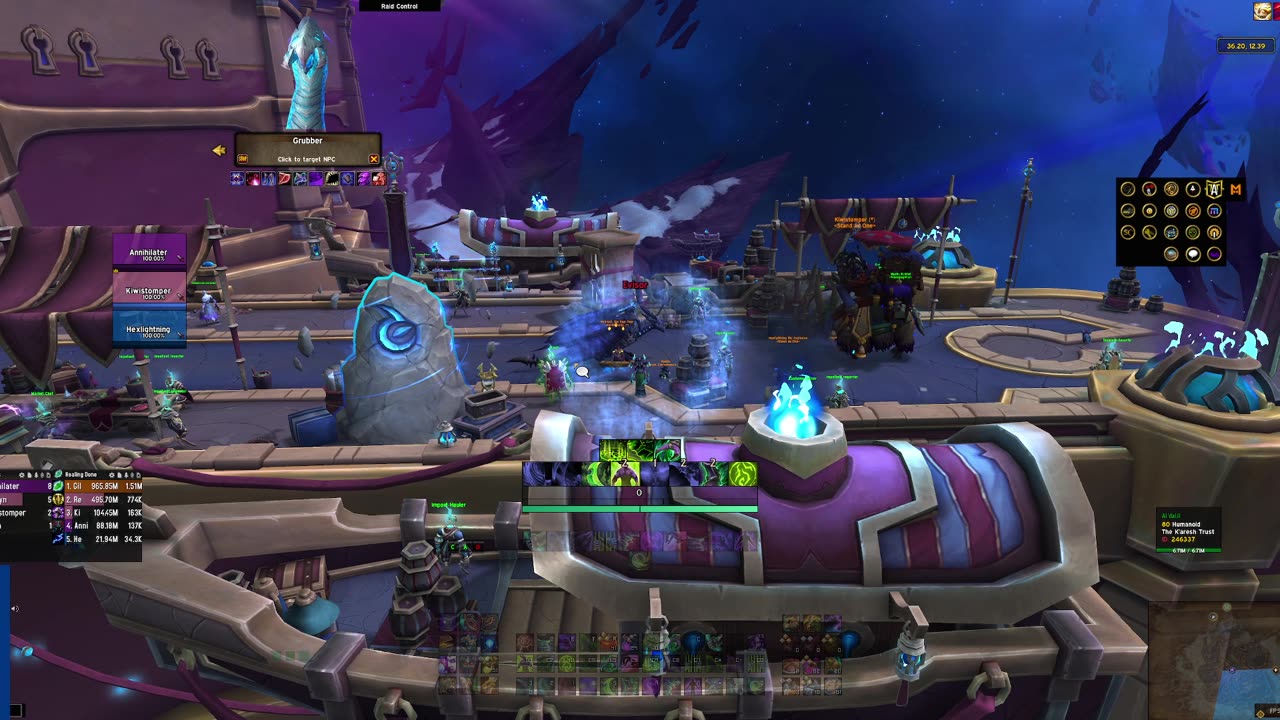
Task: Close the Grubber target popup
Action: [x=374, y=159]
